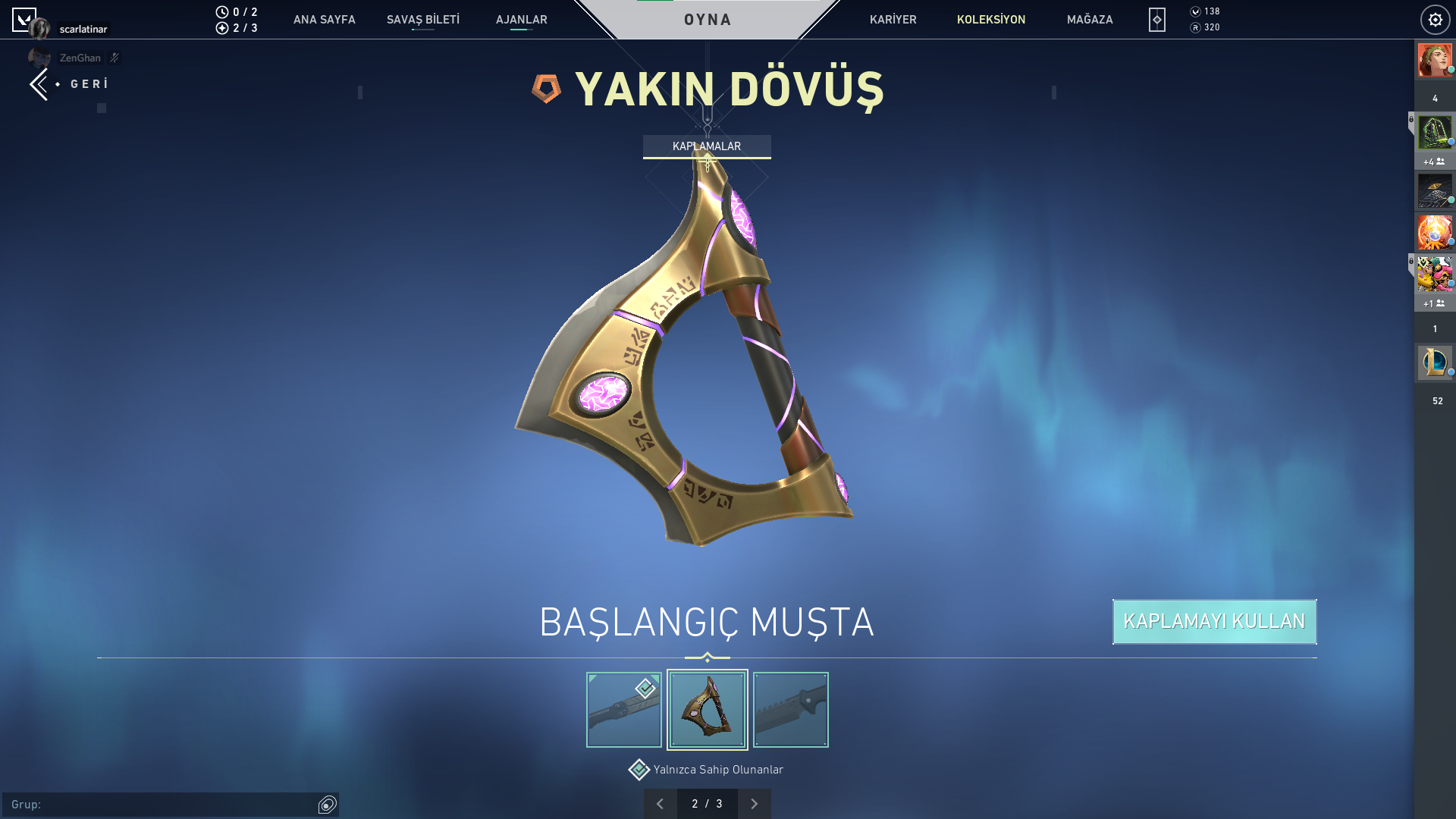Viewport: 1456px width, 819px height.
Task: Toggle the Yalnızca Sahip Olunanlar filter
Action: 639,770
